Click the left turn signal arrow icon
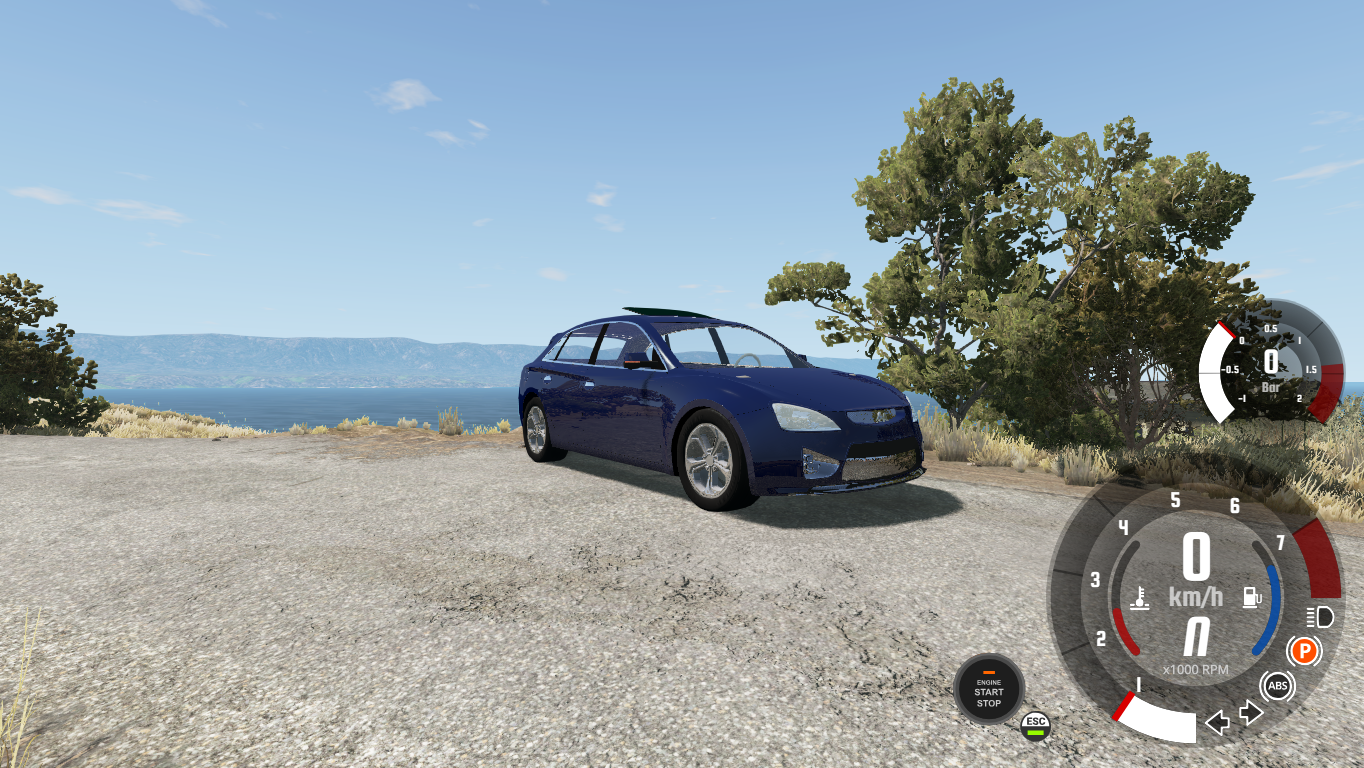Viewport: 1364px width, 768px height. [1219, 720]
